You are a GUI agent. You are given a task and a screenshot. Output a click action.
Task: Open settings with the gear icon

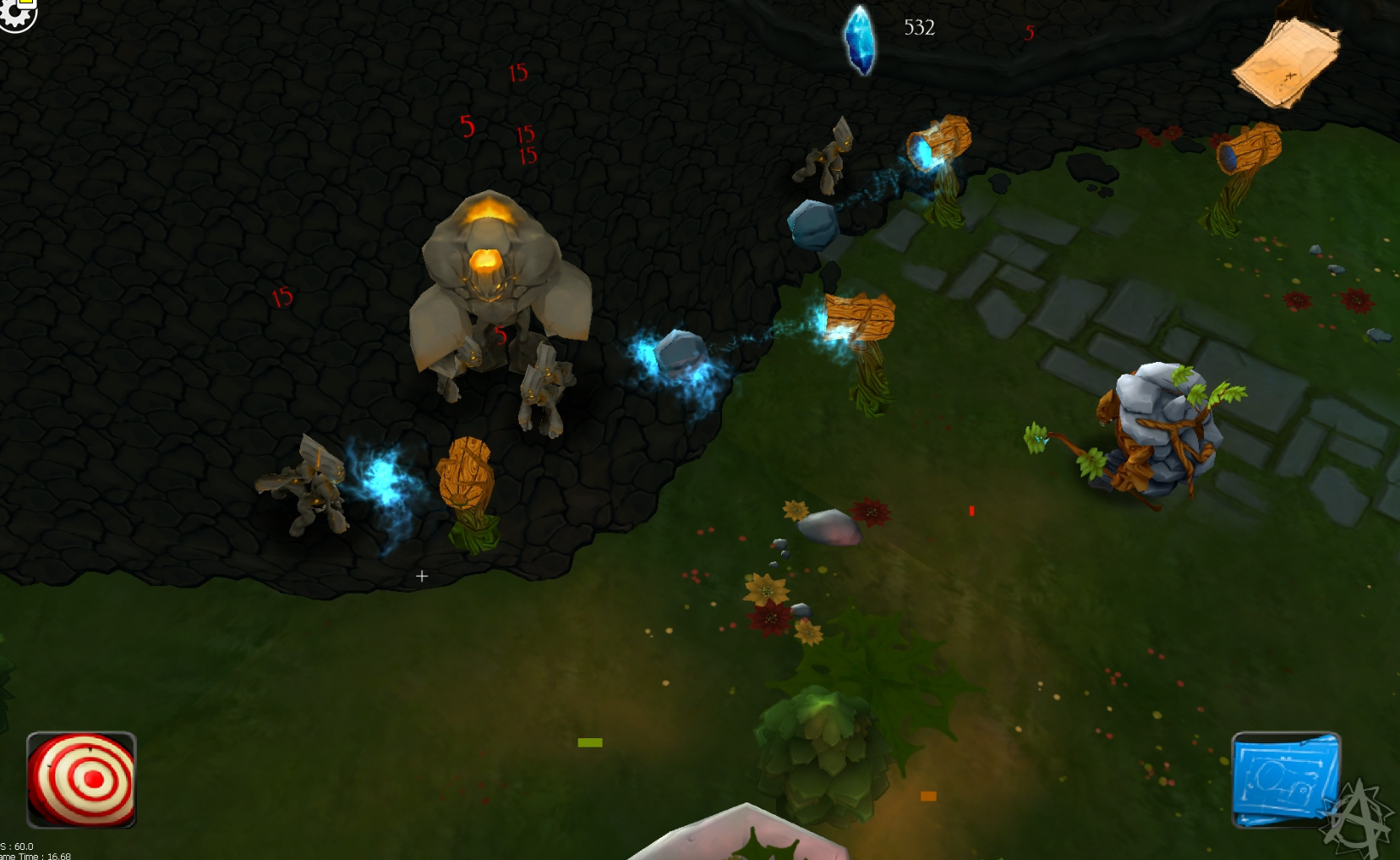point(15,14)
